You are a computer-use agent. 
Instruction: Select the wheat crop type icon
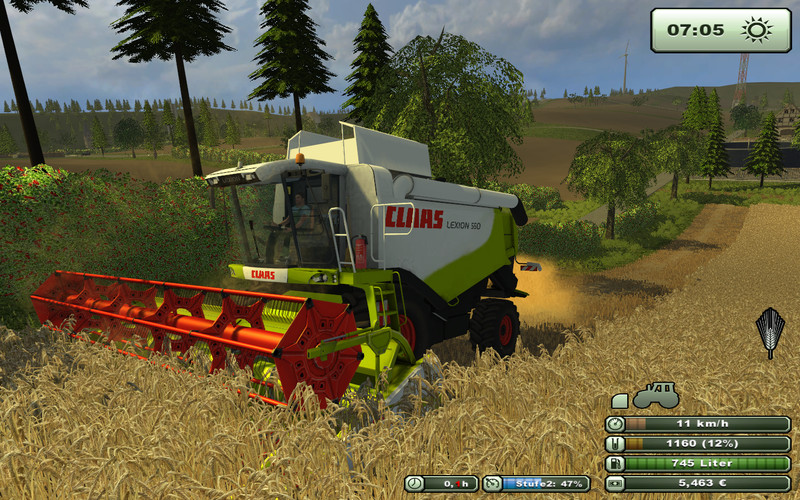click(x=770, y=332)
